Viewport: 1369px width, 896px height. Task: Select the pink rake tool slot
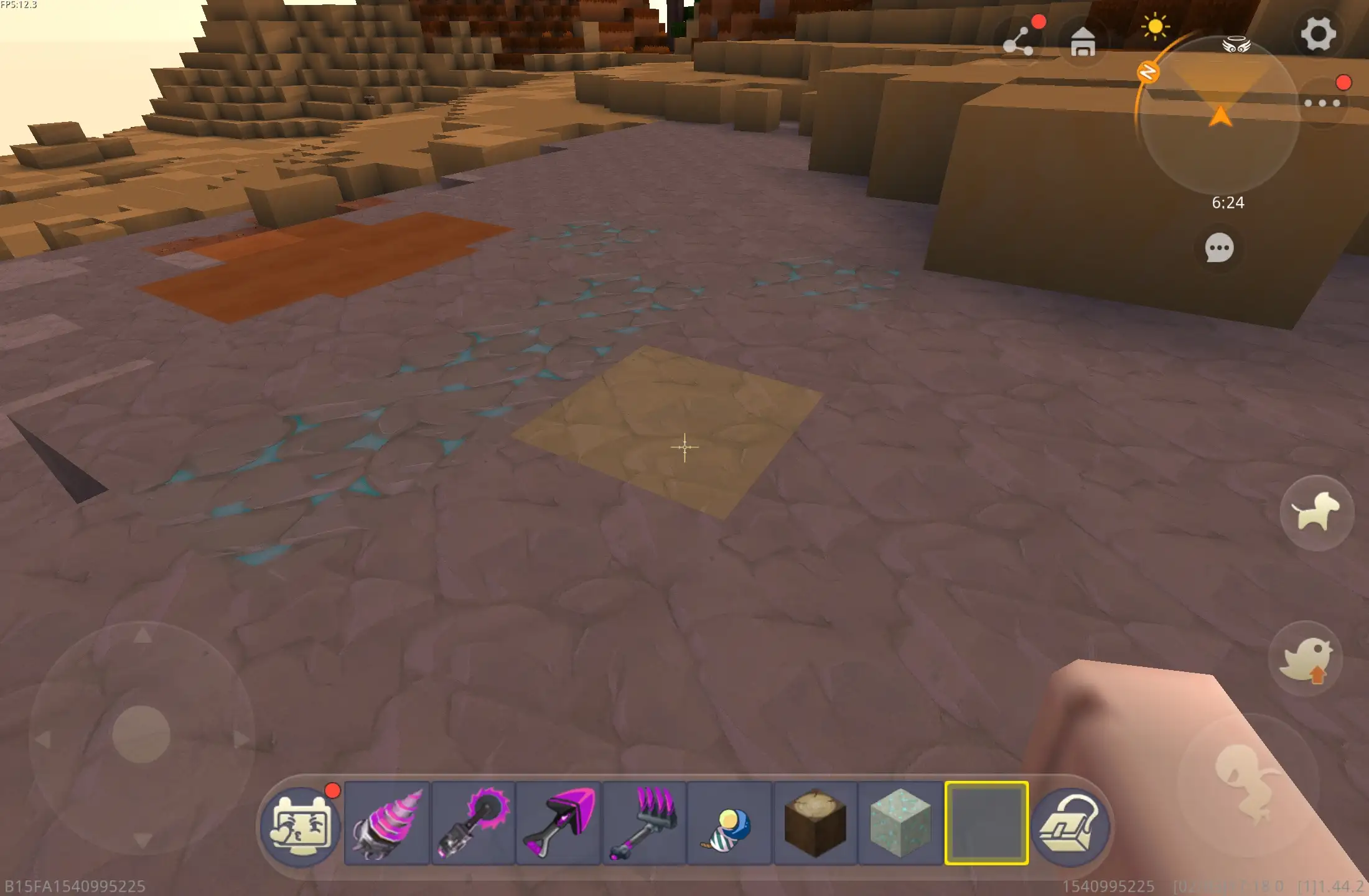point(644,823)
